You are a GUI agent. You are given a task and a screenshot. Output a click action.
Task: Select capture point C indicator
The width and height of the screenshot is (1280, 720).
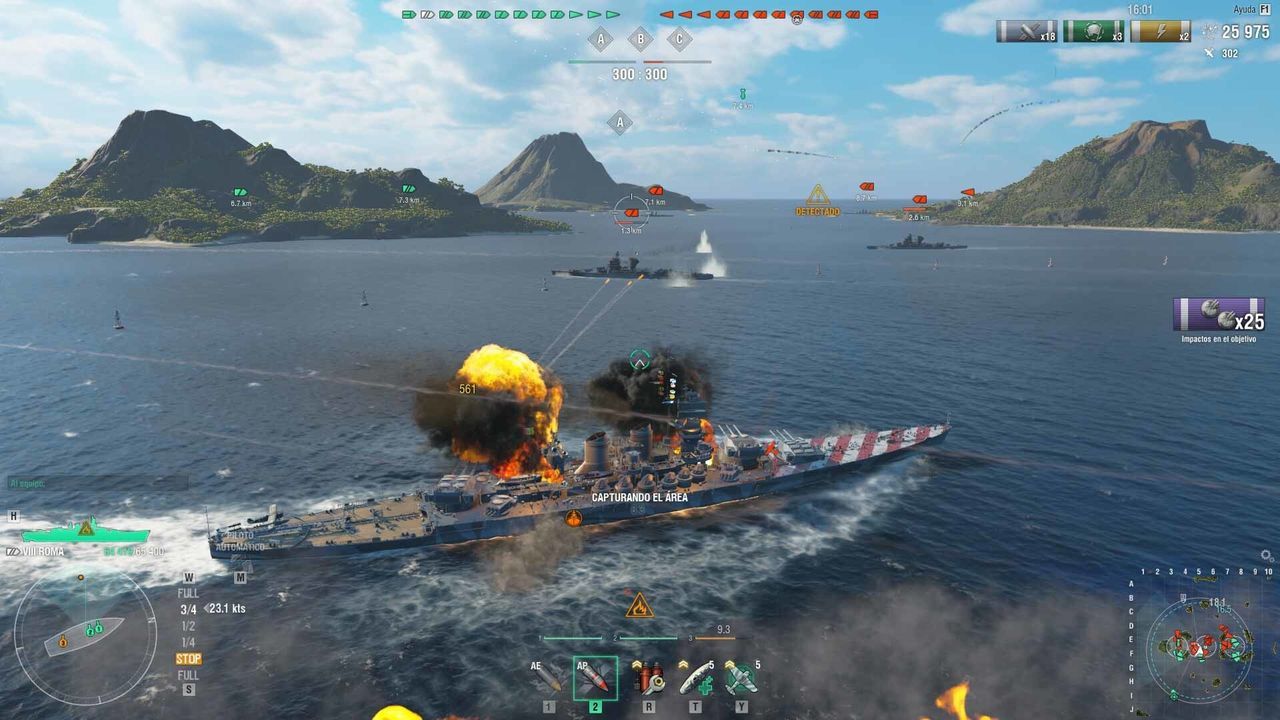[x=680, y=40]
